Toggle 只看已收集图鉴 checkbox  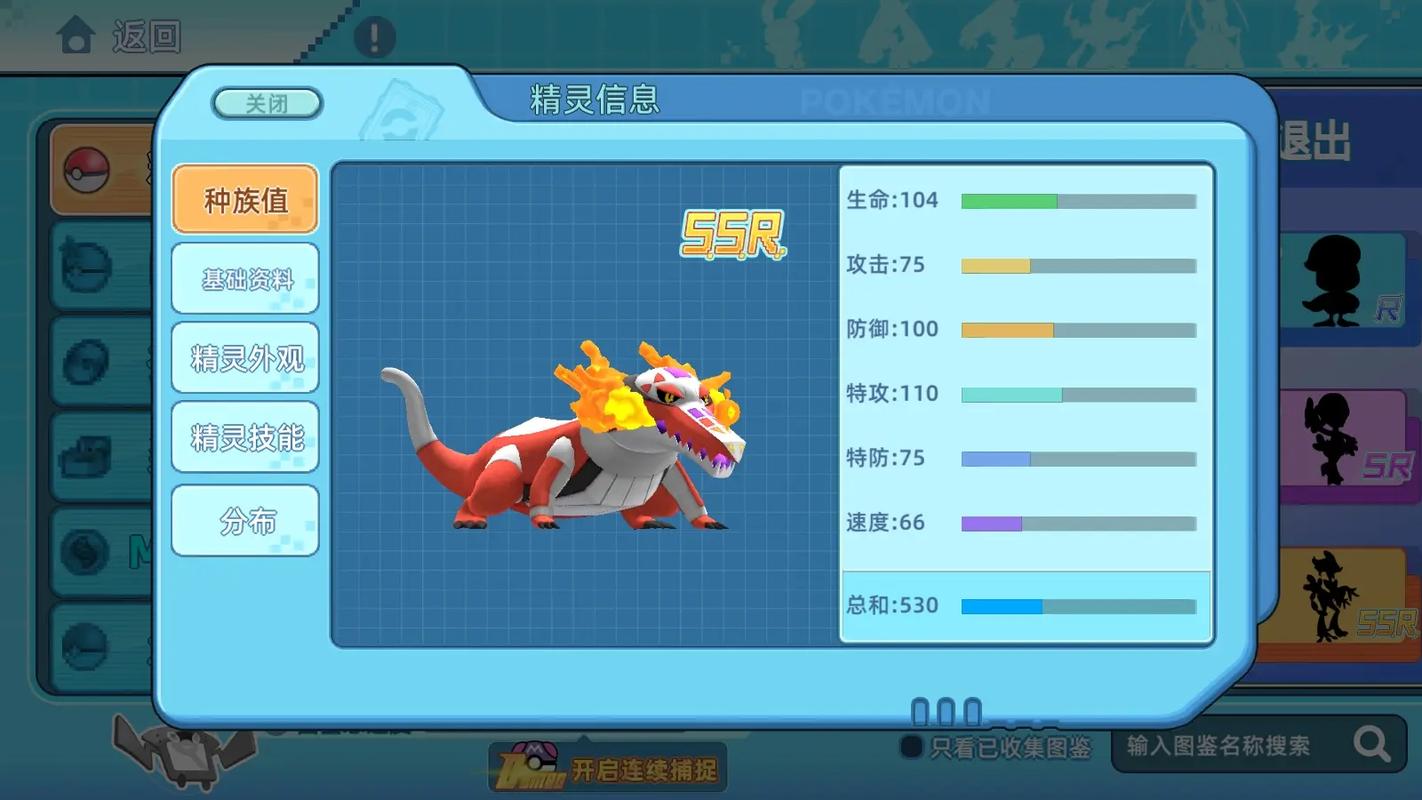pos(911,746)
